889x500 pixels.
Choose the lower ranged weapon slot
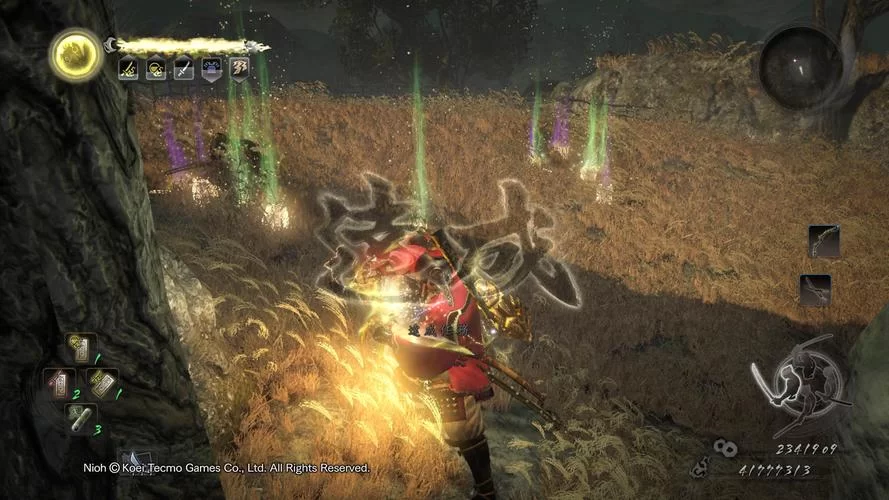tap(816, 290)
